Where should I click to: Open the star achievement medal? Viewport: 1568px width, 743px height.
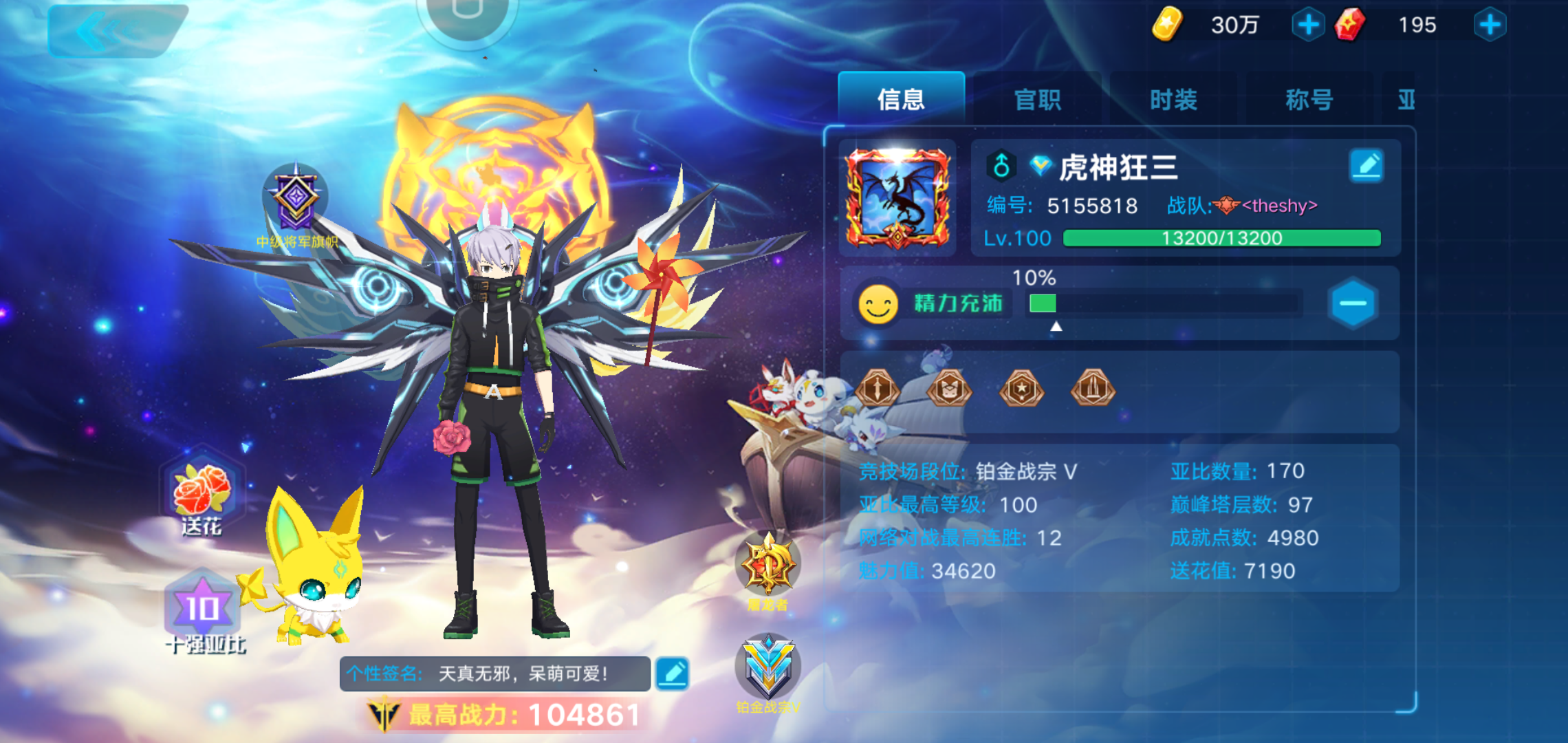1021,389
